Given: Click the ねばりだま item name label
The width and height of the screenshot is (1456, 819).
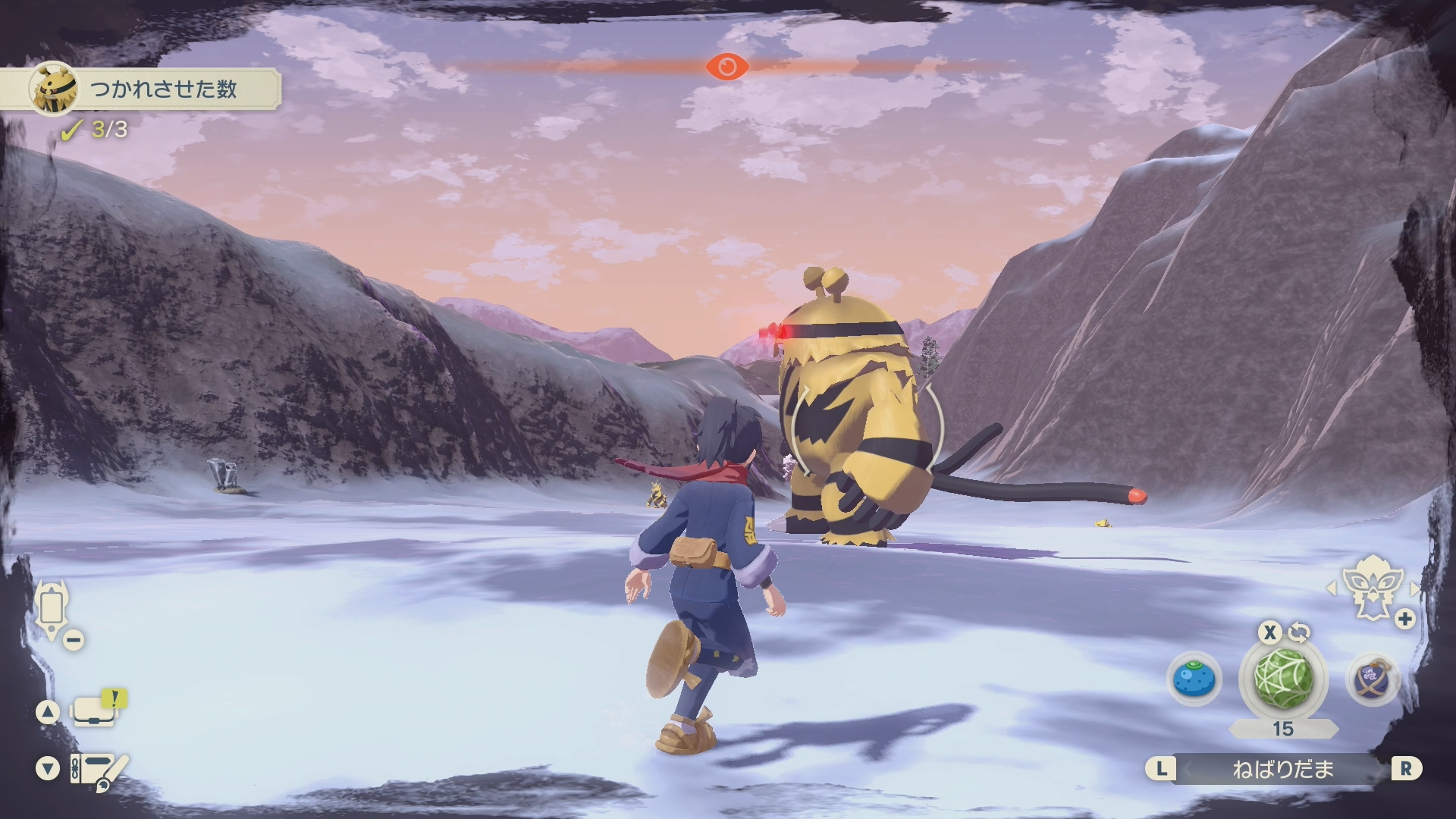Looking at the screenshot, I should coord(1282,770).
